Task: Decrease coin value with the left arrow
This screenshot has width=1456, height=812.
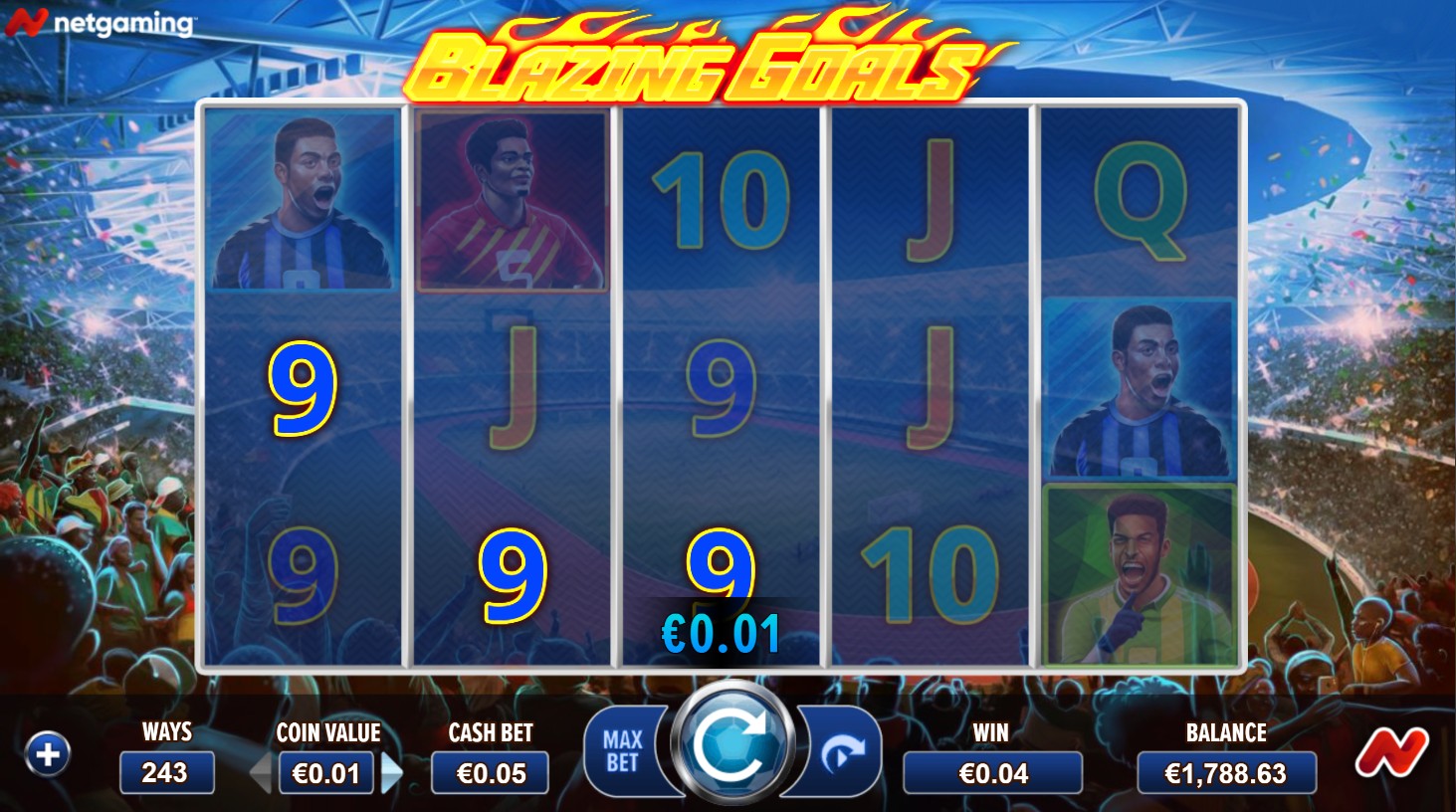Action: [262, 773]
